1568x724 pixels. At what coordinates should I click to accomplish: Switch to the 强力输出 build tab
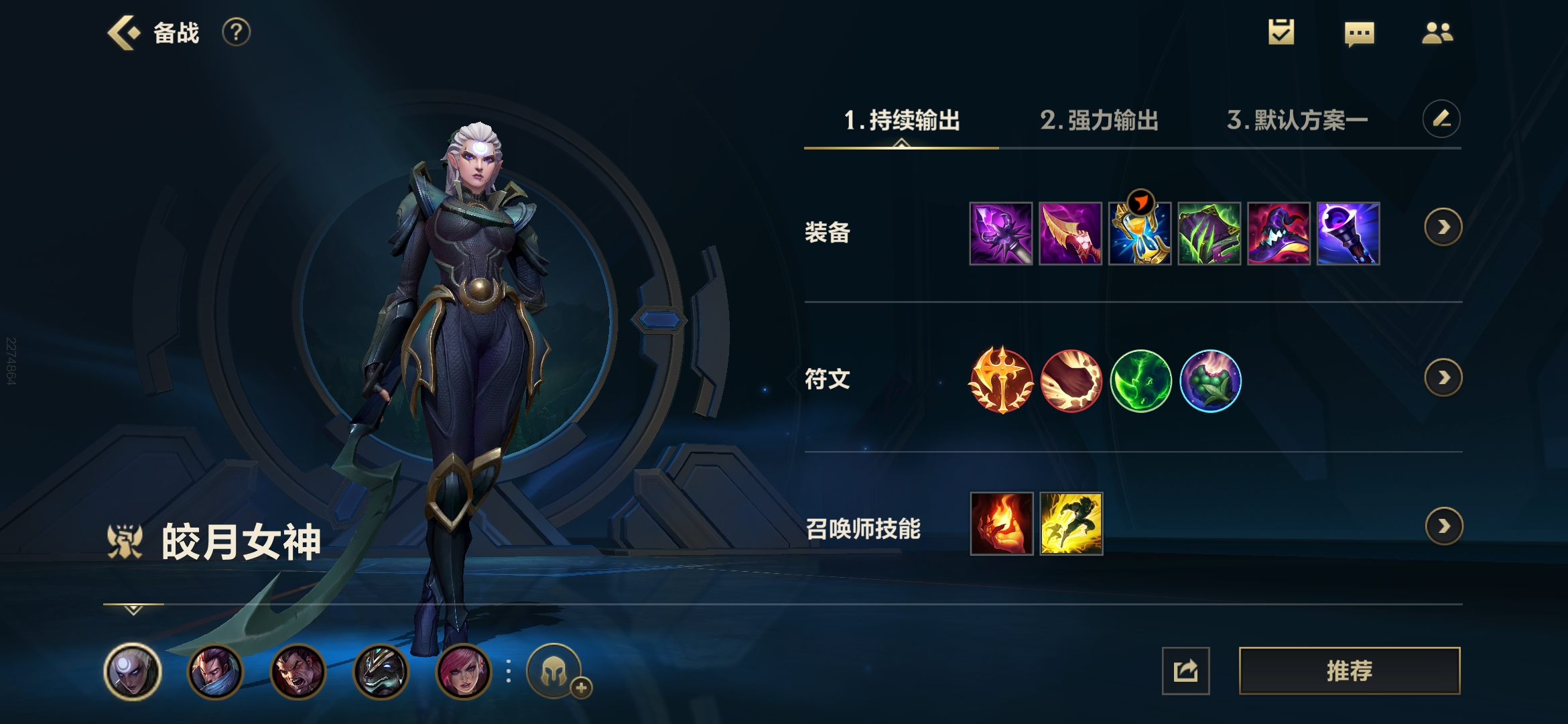1099,121
